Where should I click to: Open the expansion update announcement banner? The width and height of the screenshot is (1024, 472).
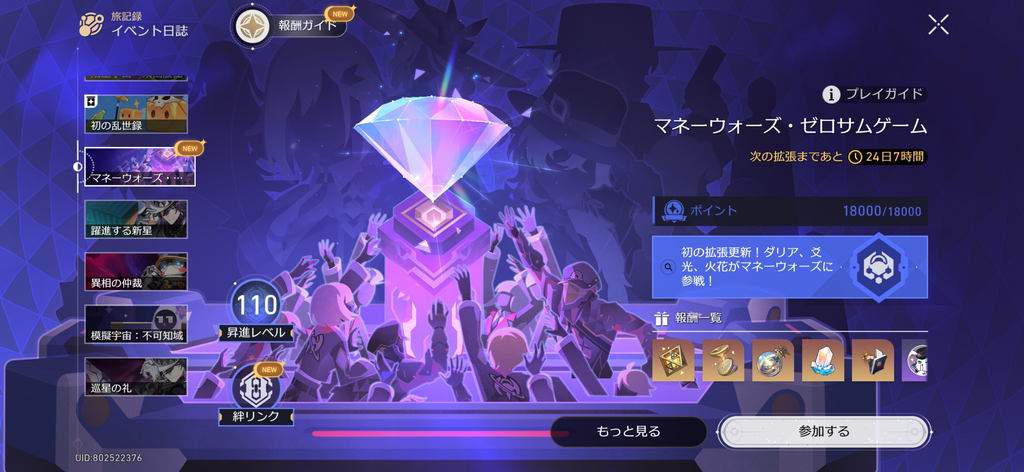790,267
